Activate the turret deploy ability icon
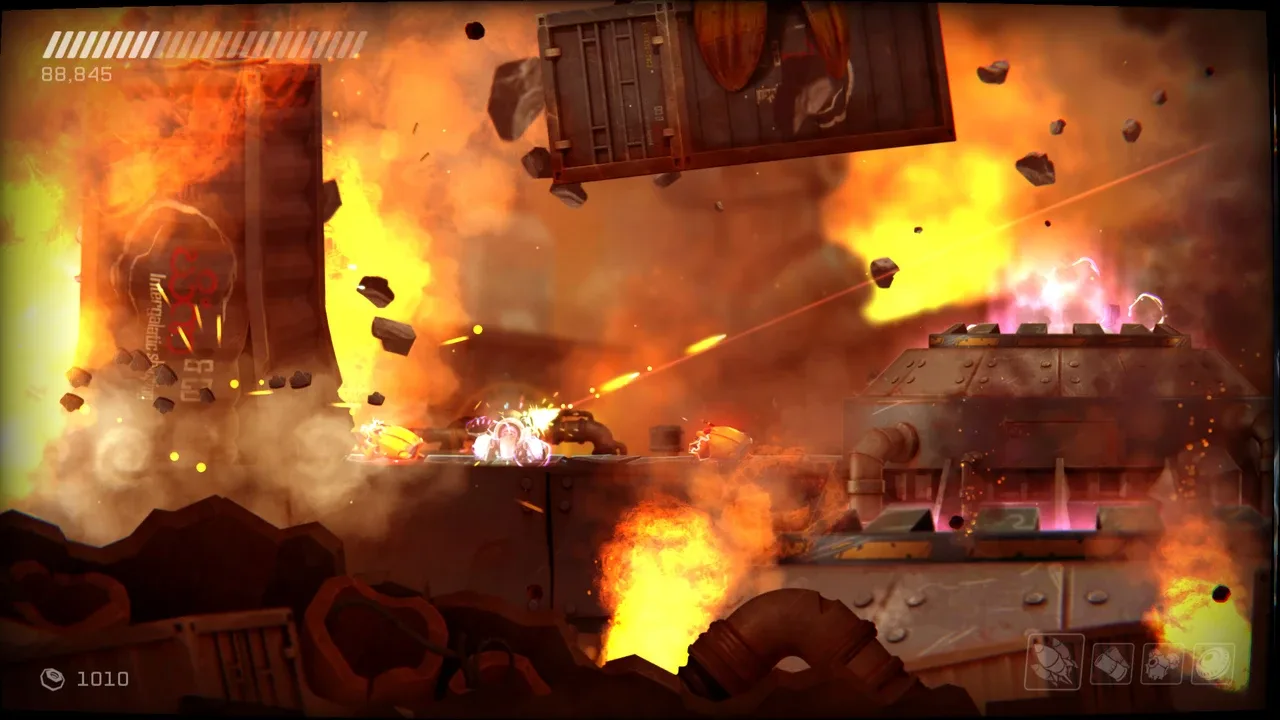Viewport: 1280px width, 720px height. 1160,662
